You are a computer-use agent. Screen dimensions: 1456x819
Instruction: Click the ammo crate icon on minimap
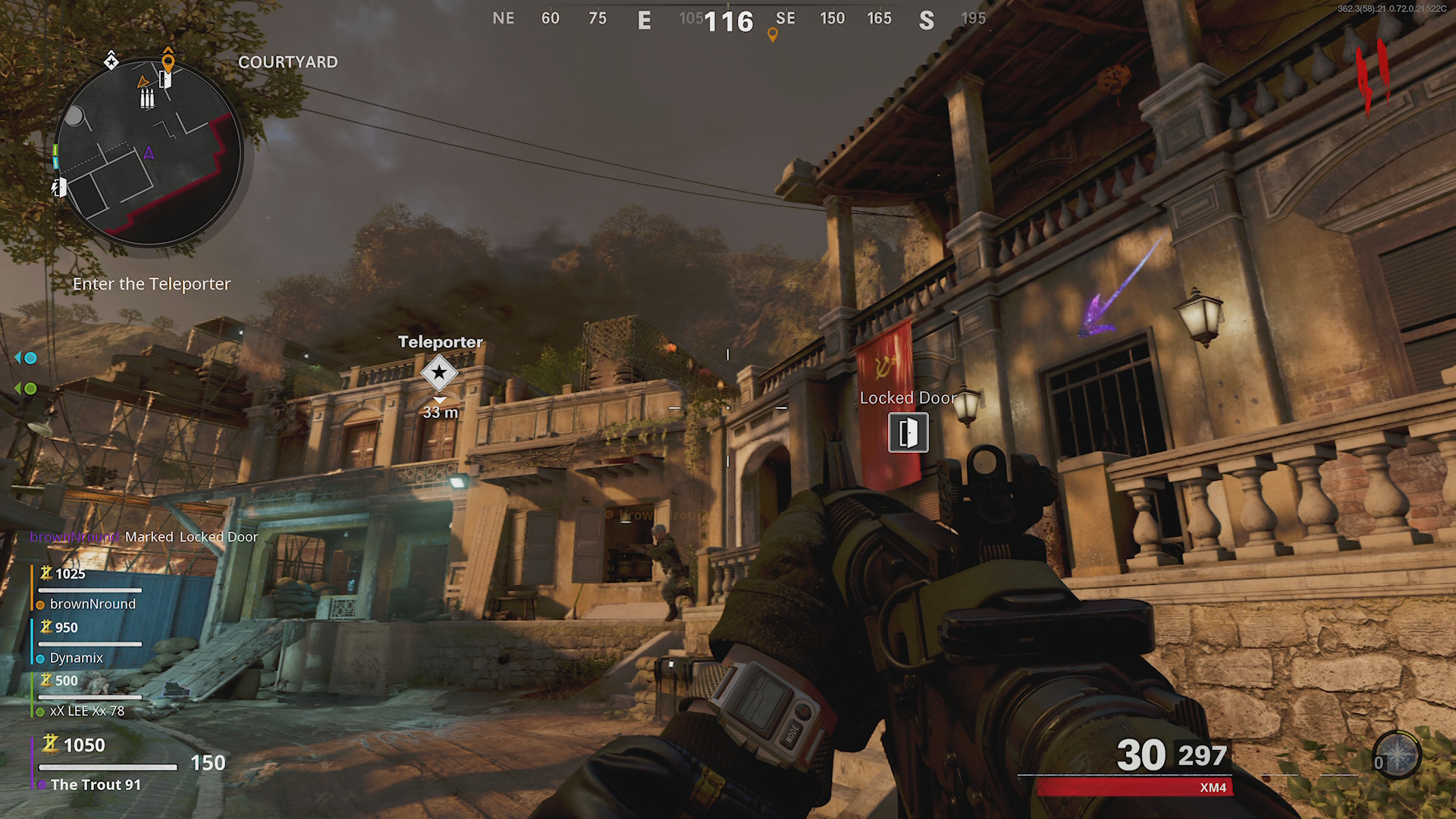pos(147,98)
